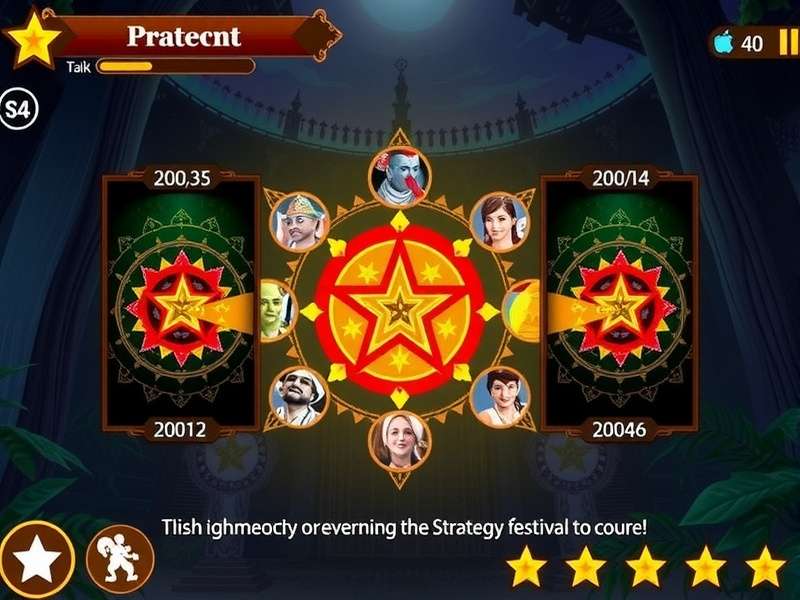The height and width of the screenshot is (600, 800).
Task: Select the bearded man in white hat
Action: click(299, 396)
